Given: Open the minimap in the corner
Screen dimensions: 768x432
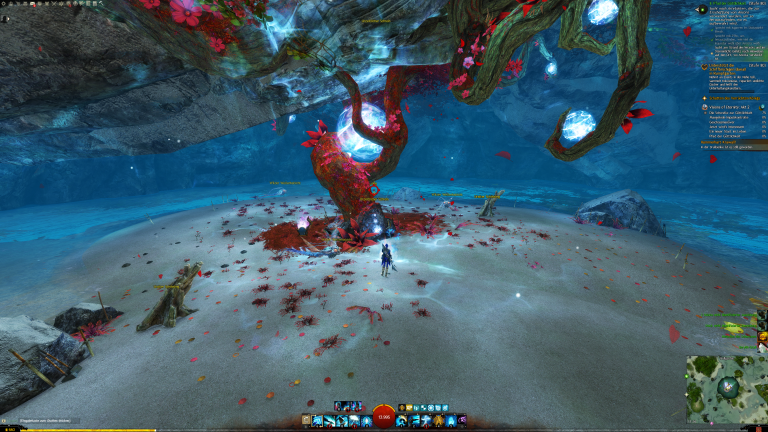Looking at the screenshot, I should tap(727, 388).
